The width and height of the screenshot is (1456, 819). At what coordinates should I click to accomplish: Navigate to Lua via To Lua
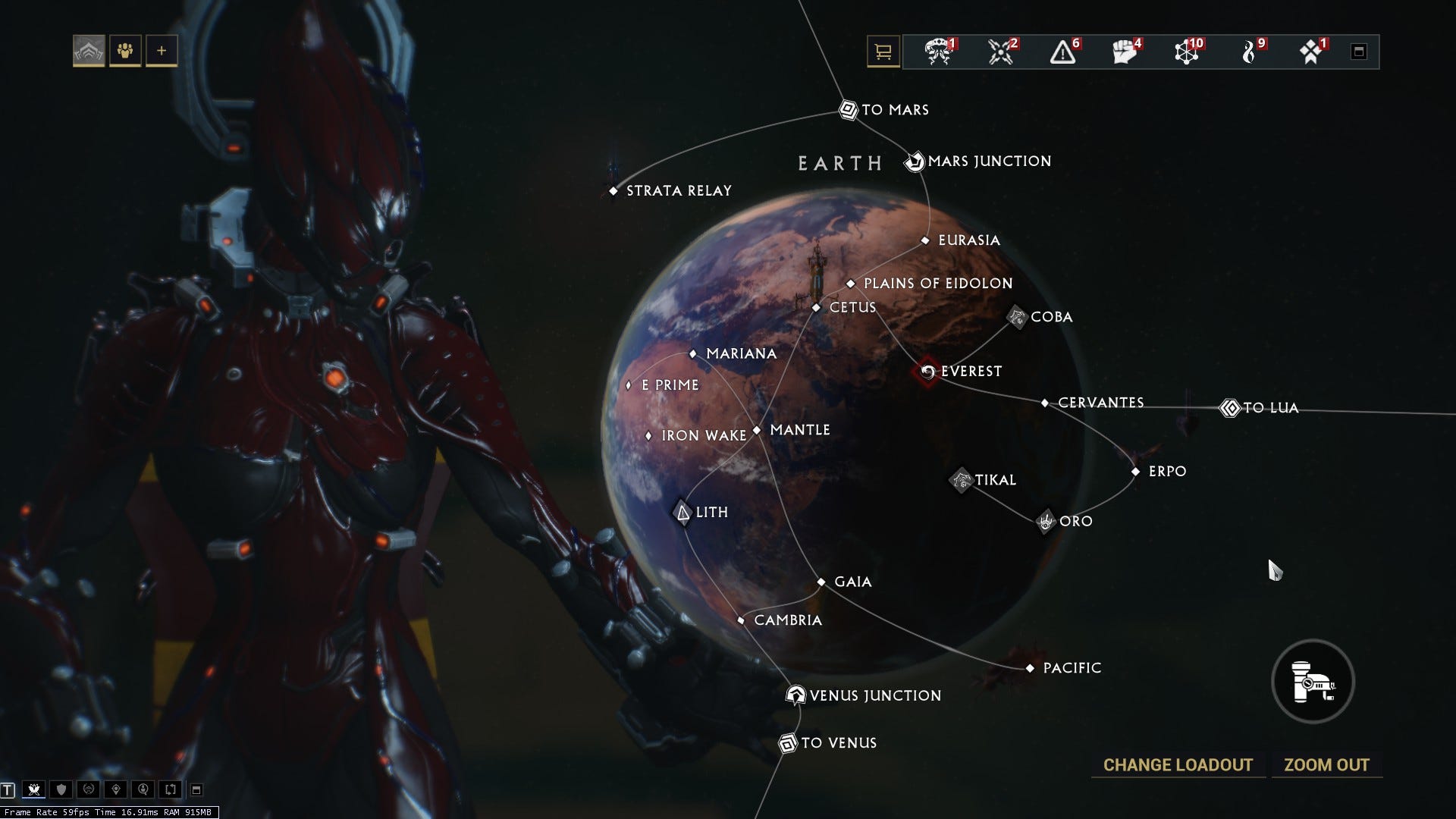(1230, 408)
